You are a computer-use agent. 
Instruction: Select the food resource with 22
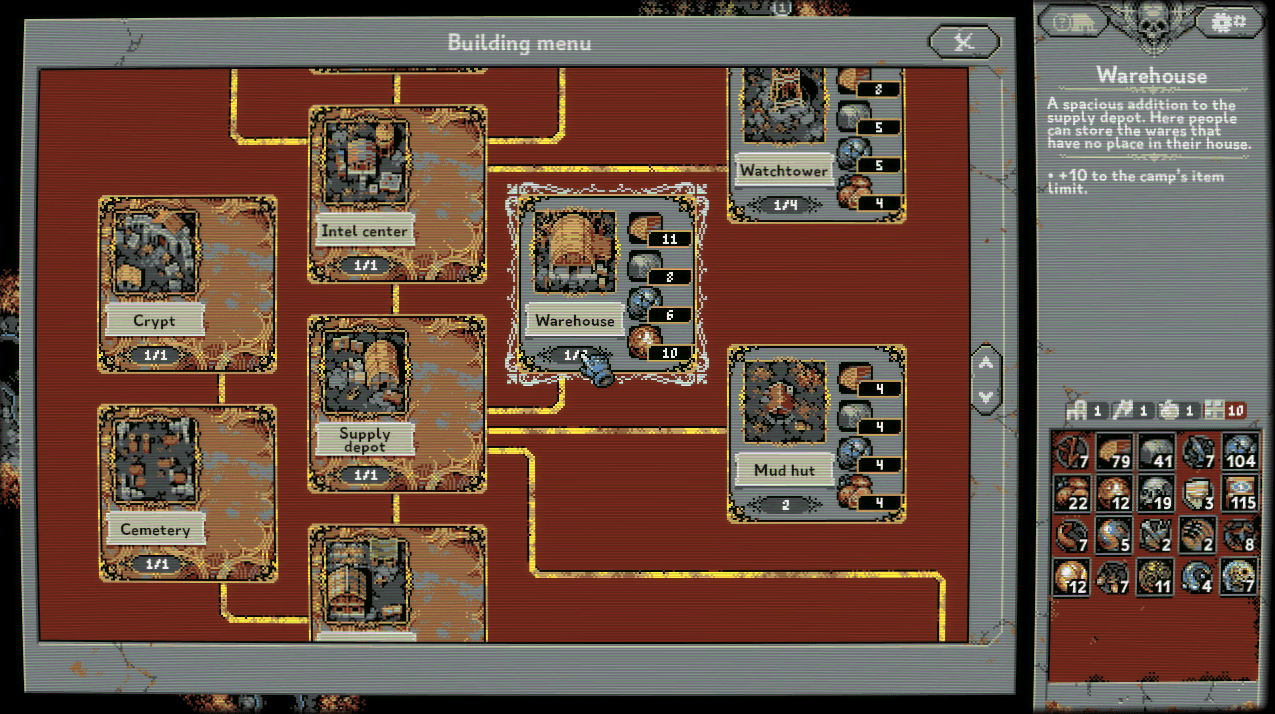(x=1072, y=494)
